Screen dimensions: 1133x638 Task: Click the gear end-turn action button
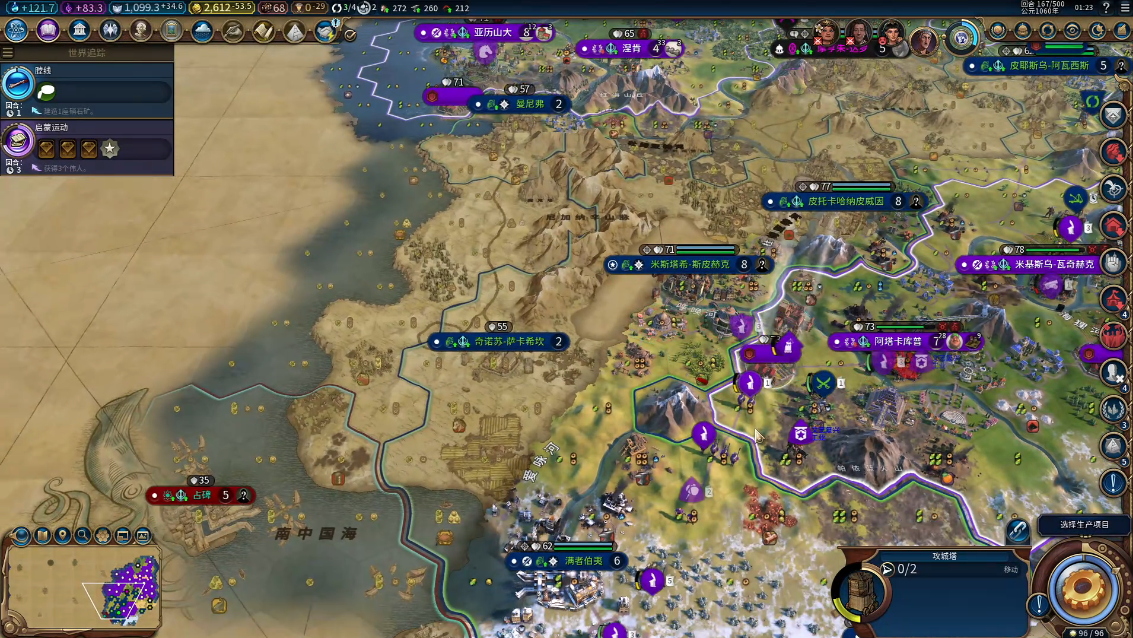1083,588
